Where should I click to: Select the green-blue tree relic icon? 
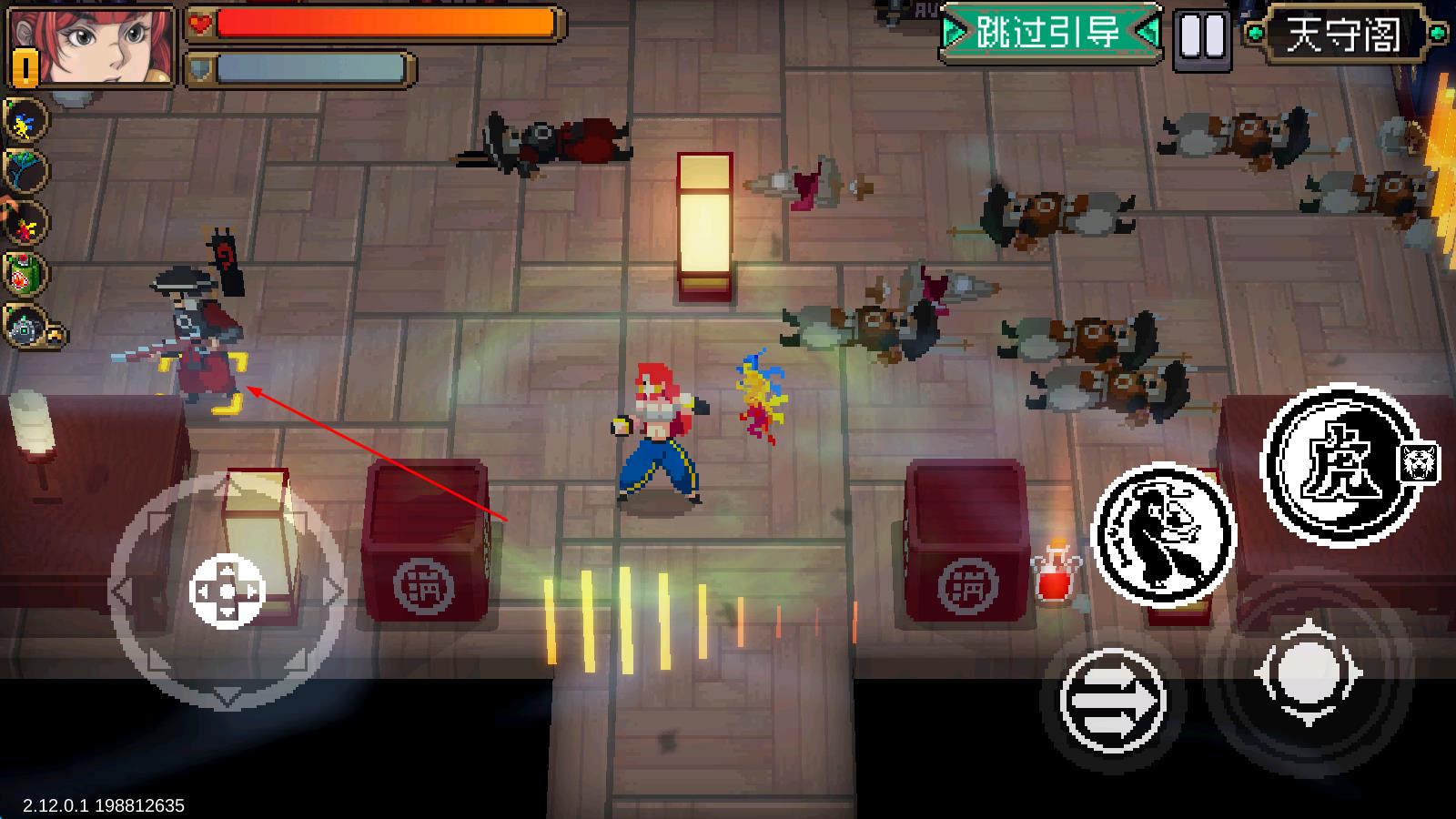tap(25, 171)
